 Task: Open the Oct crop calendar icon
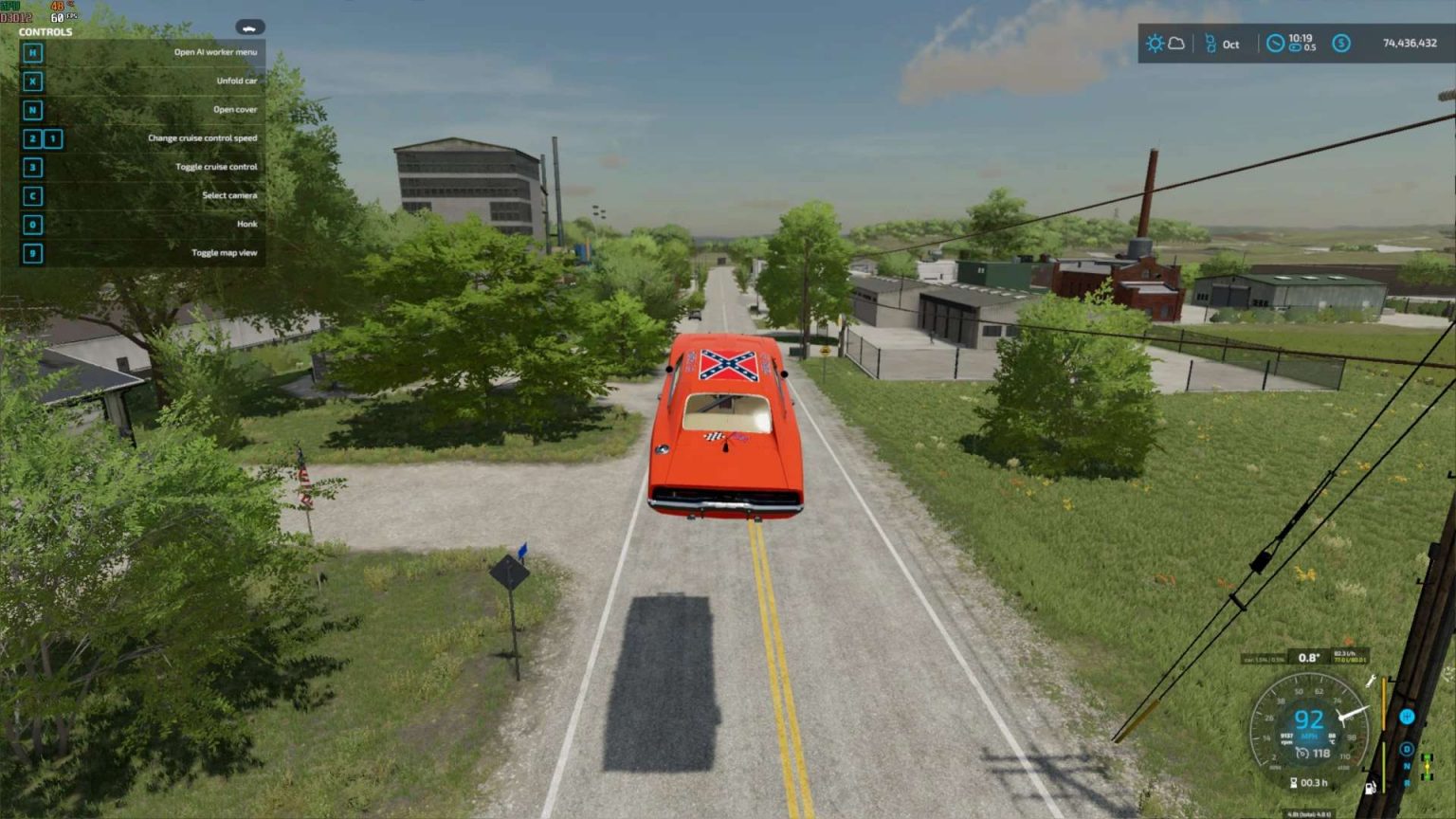coord(1210,44)
